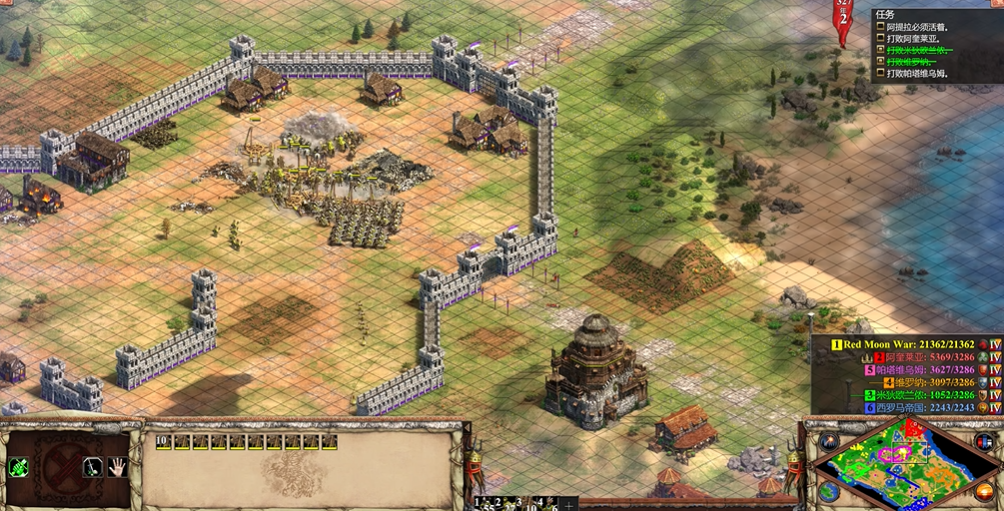The image size is (1004, 511).
Task: Select the Red Moon War score row
Action: pyautogui.click(x=908, y=344)
